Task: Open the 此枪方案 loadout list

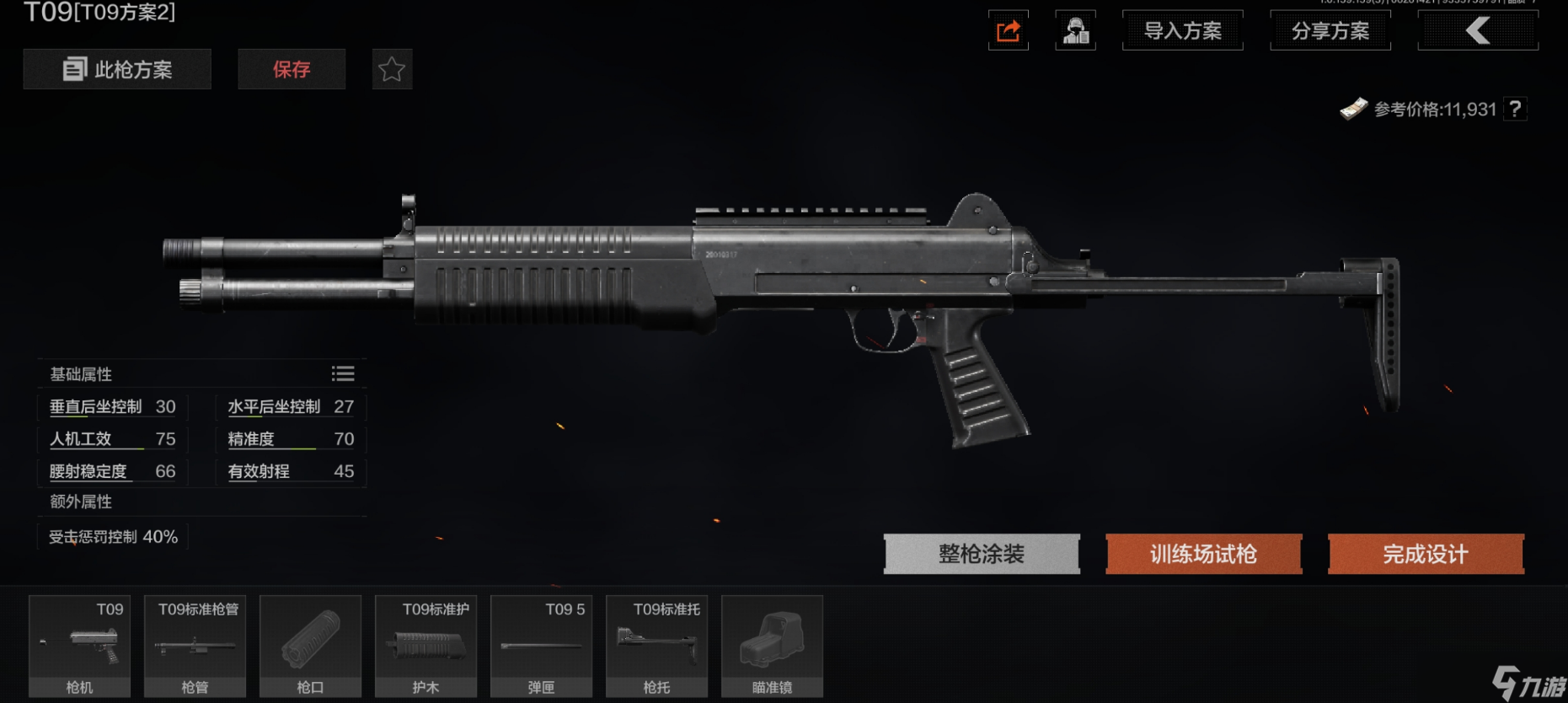Action: coord(117,69)
